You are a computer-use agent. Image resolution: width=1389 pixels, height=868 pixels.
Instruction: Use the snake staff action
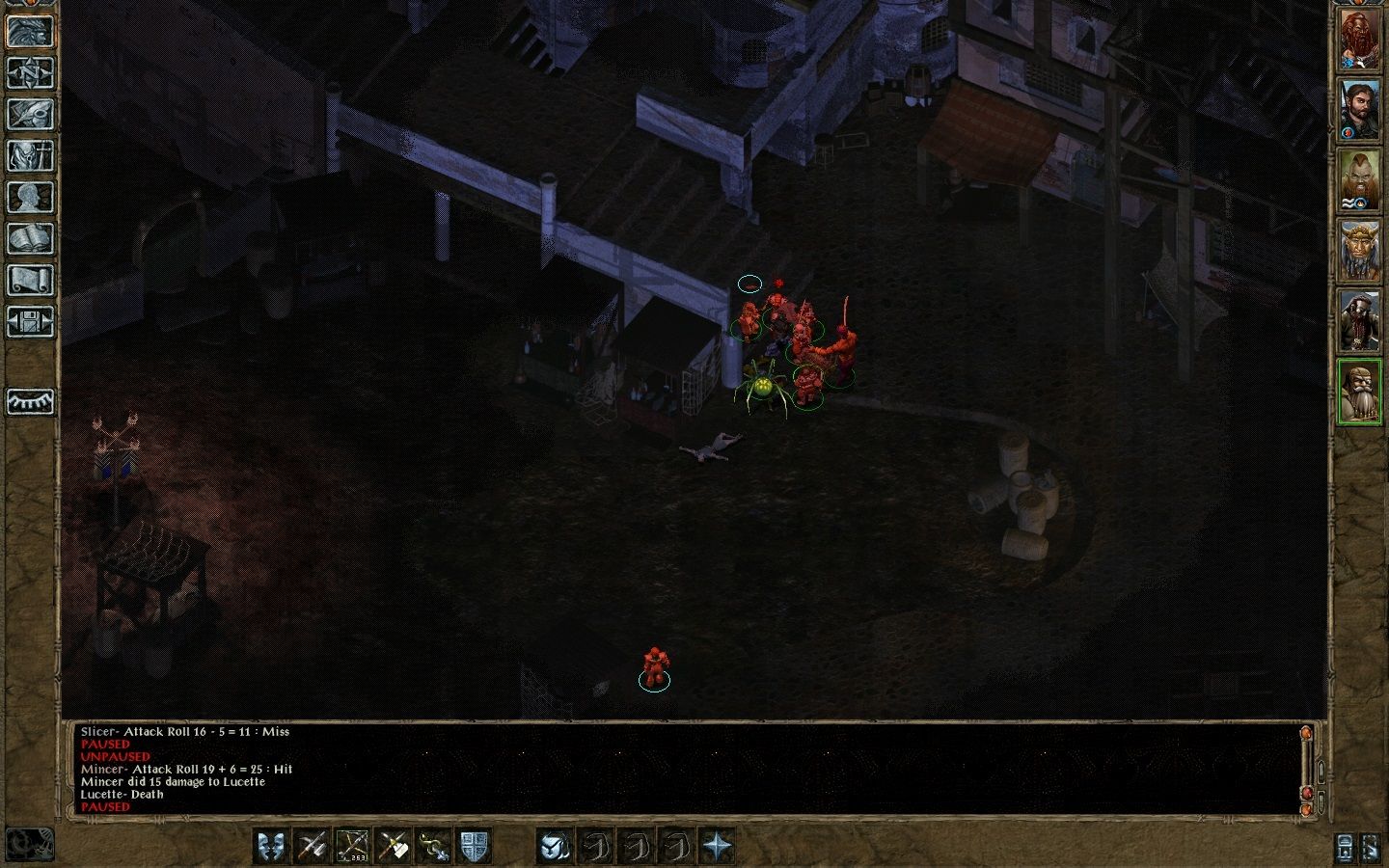pyautogui.click(x=433, y=847)
